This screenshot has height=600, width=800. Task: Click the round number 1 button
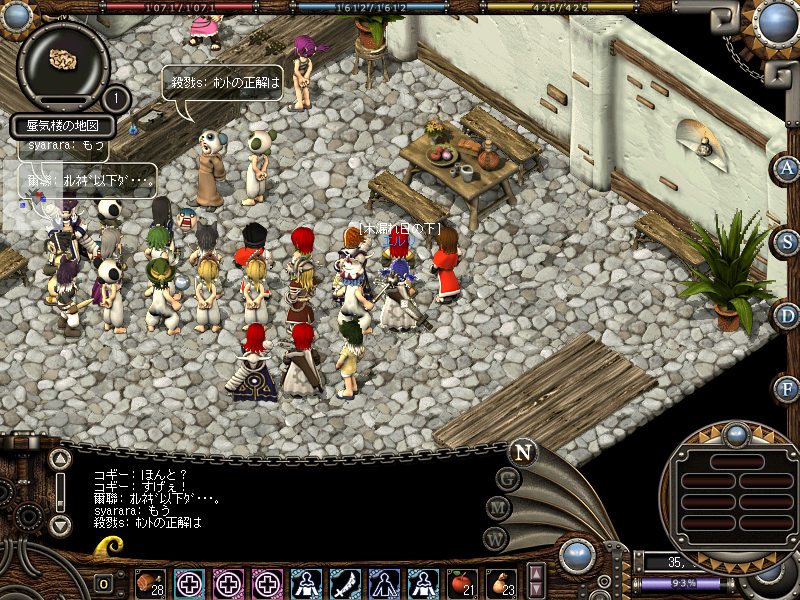(x=116, y=99)
